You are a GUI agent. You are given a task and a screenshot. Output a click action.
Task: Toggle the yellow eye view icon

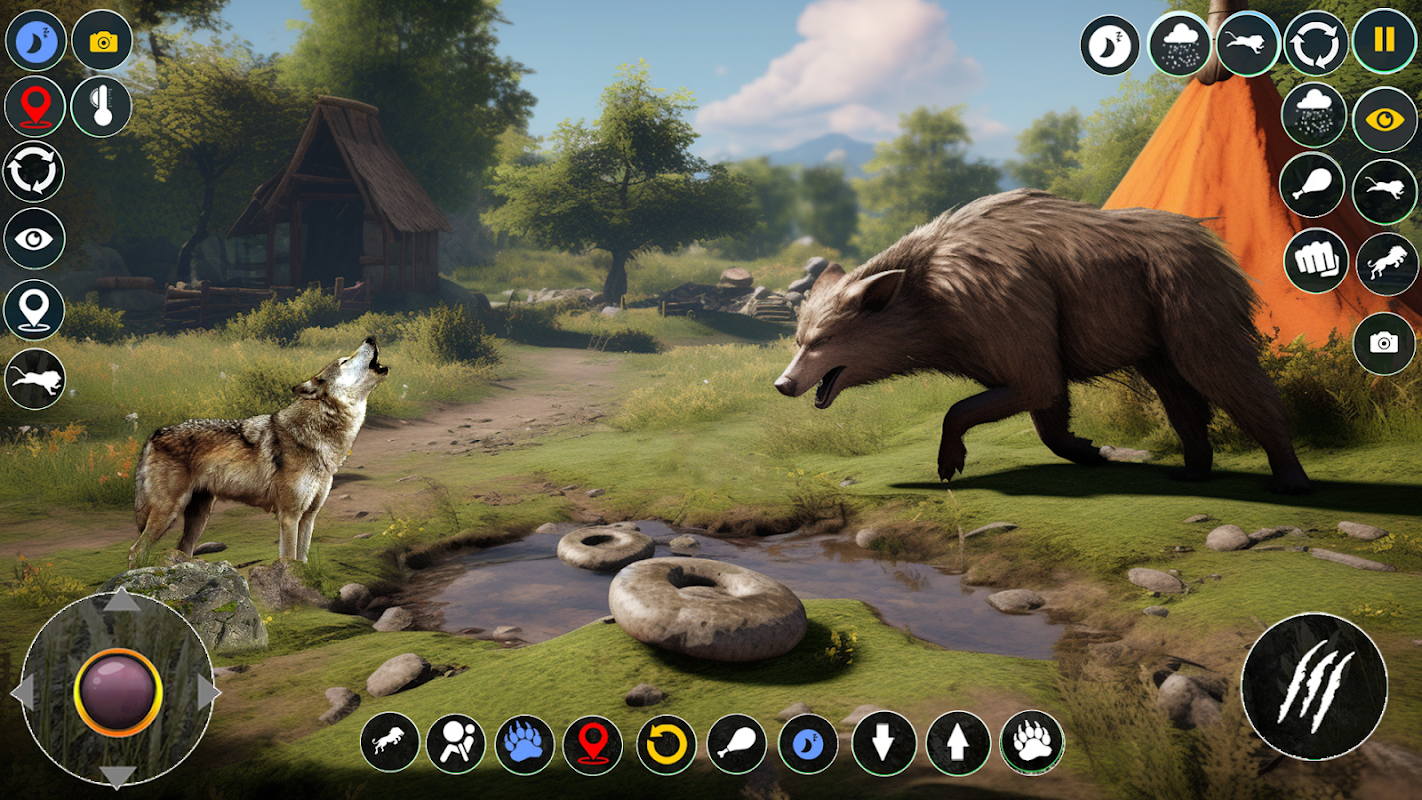pyautogui.click(x=1385, y=119)
